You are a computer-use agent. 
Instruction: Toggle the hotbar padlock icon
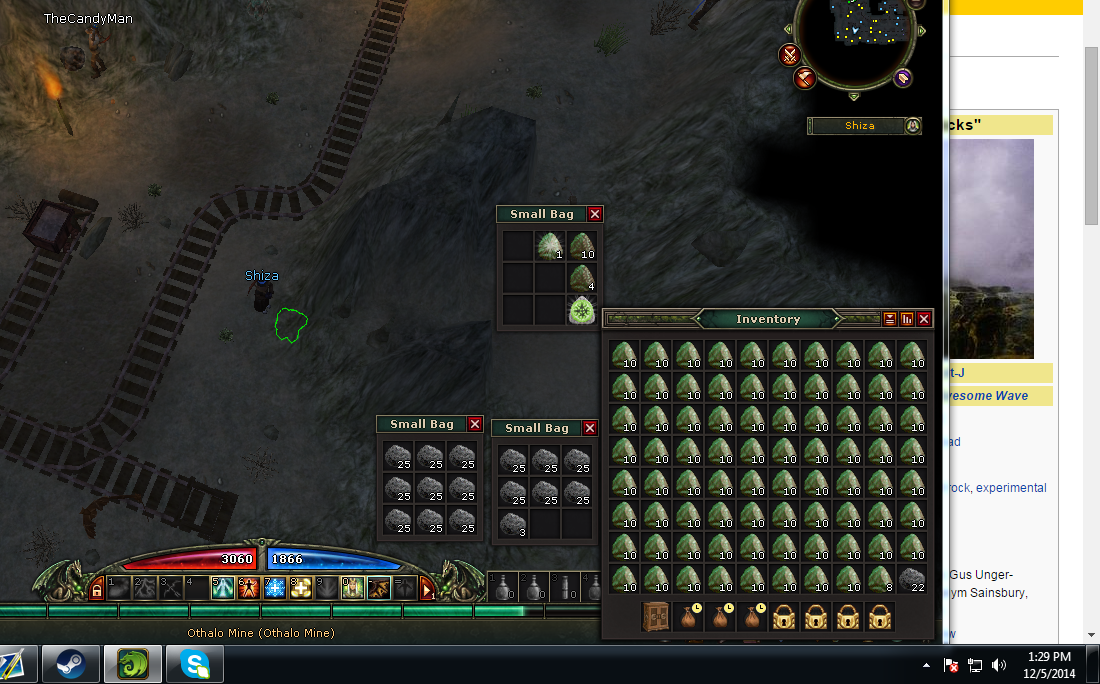97,590
